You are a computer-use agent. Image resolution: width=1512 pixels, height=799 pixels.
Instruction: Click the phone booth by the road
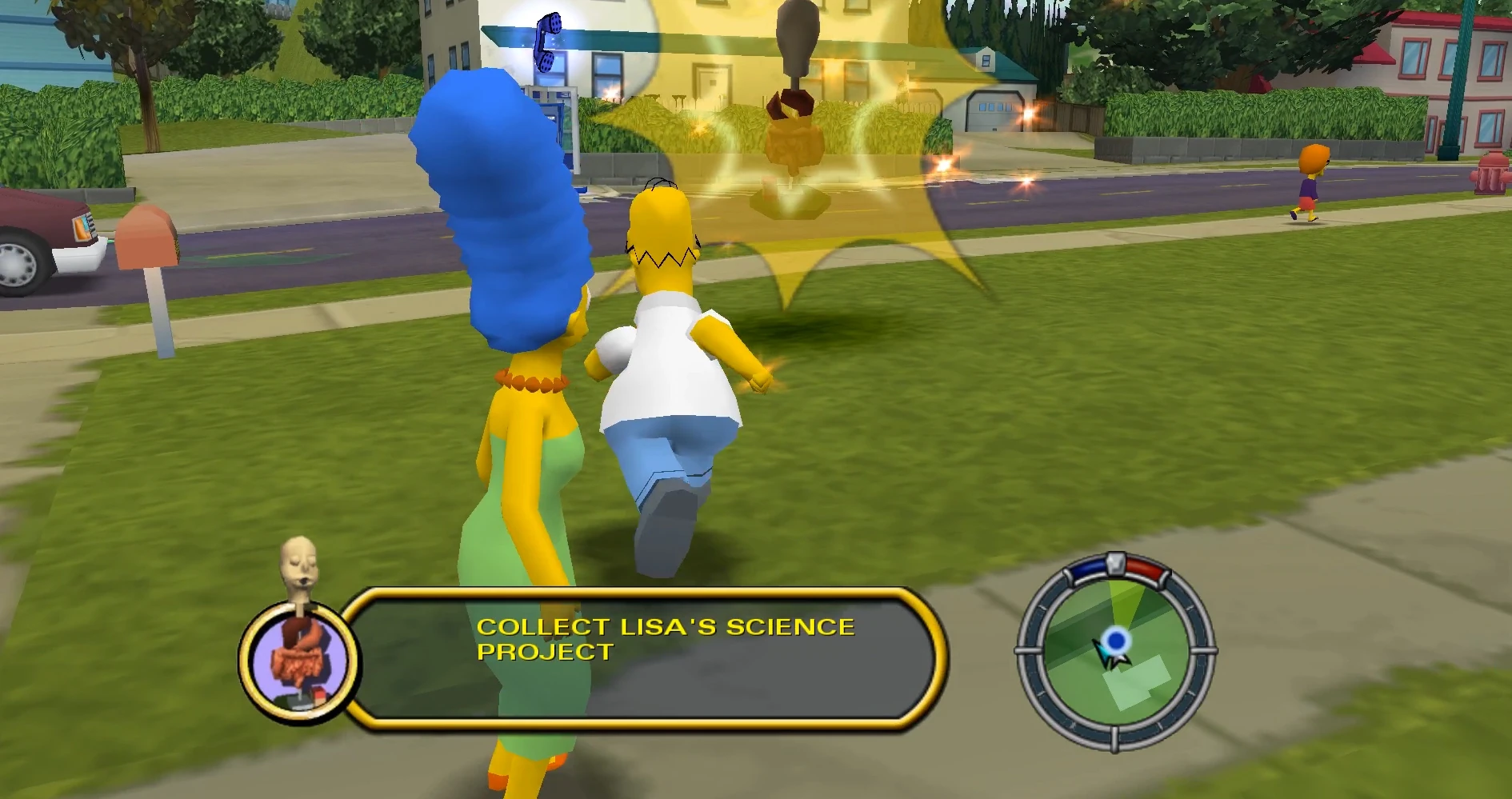pos(564,120)
